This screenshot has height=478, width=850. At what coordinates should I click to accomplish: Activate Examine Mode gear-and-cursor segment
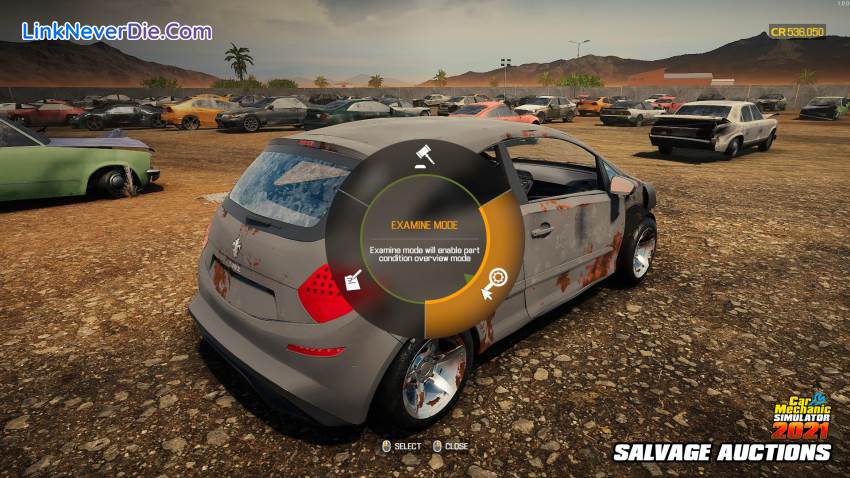[494, 283]
